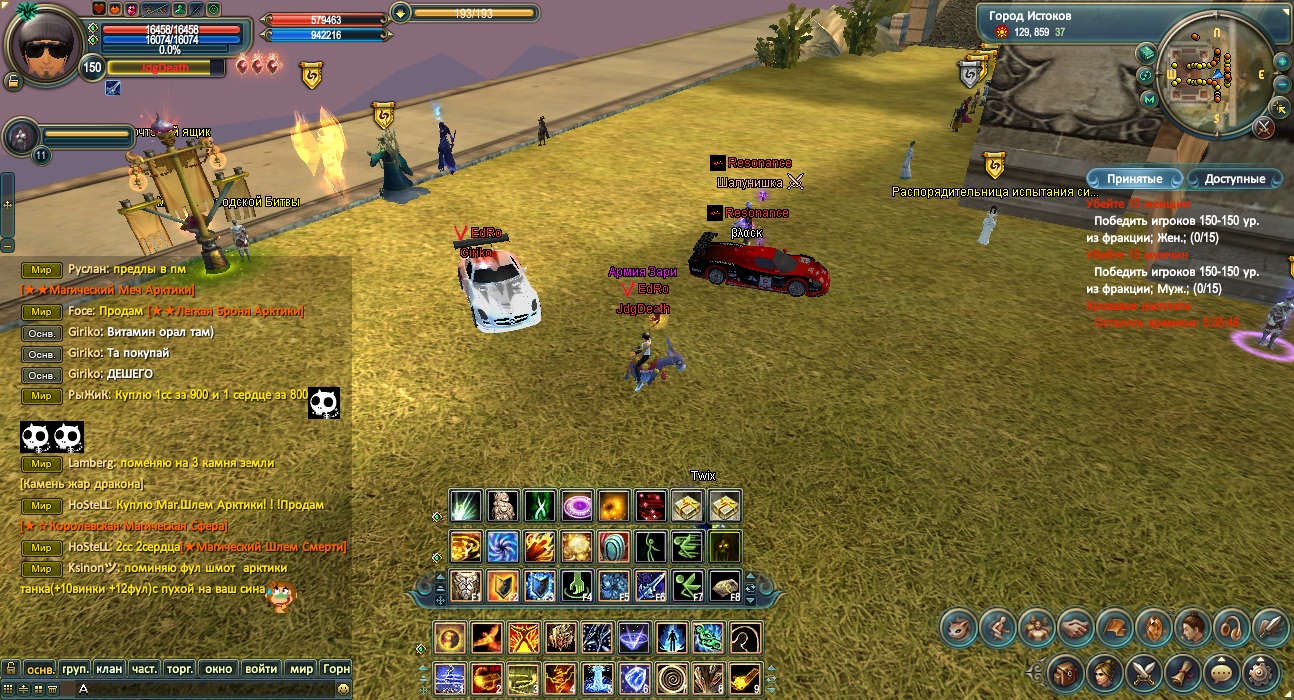Activate the spiral skill in slot 7

click(672, 679)
